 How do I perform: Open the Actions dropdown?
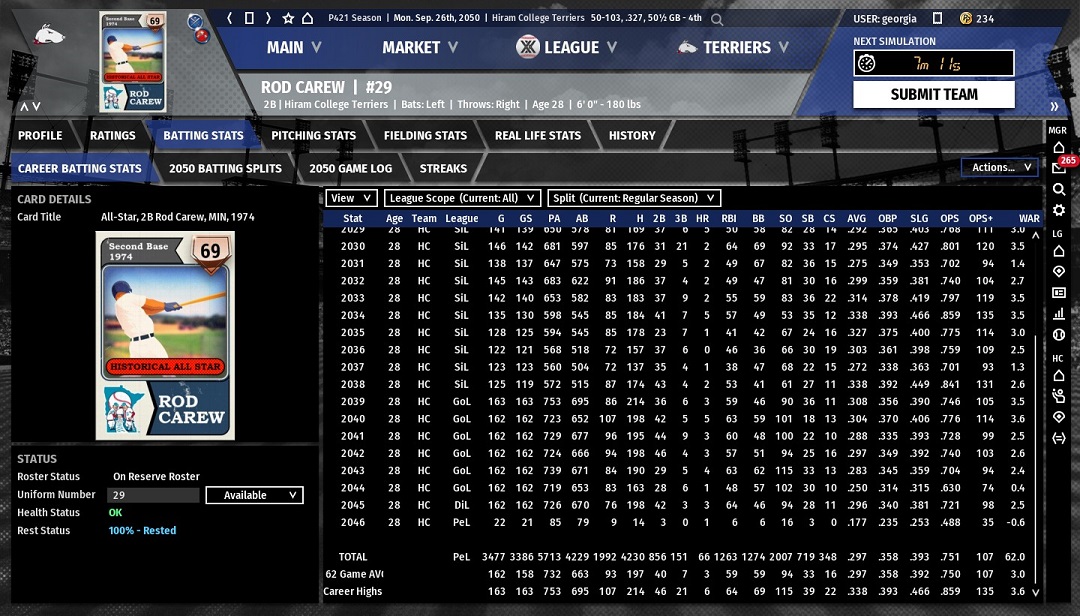[x=1000, y=167]
